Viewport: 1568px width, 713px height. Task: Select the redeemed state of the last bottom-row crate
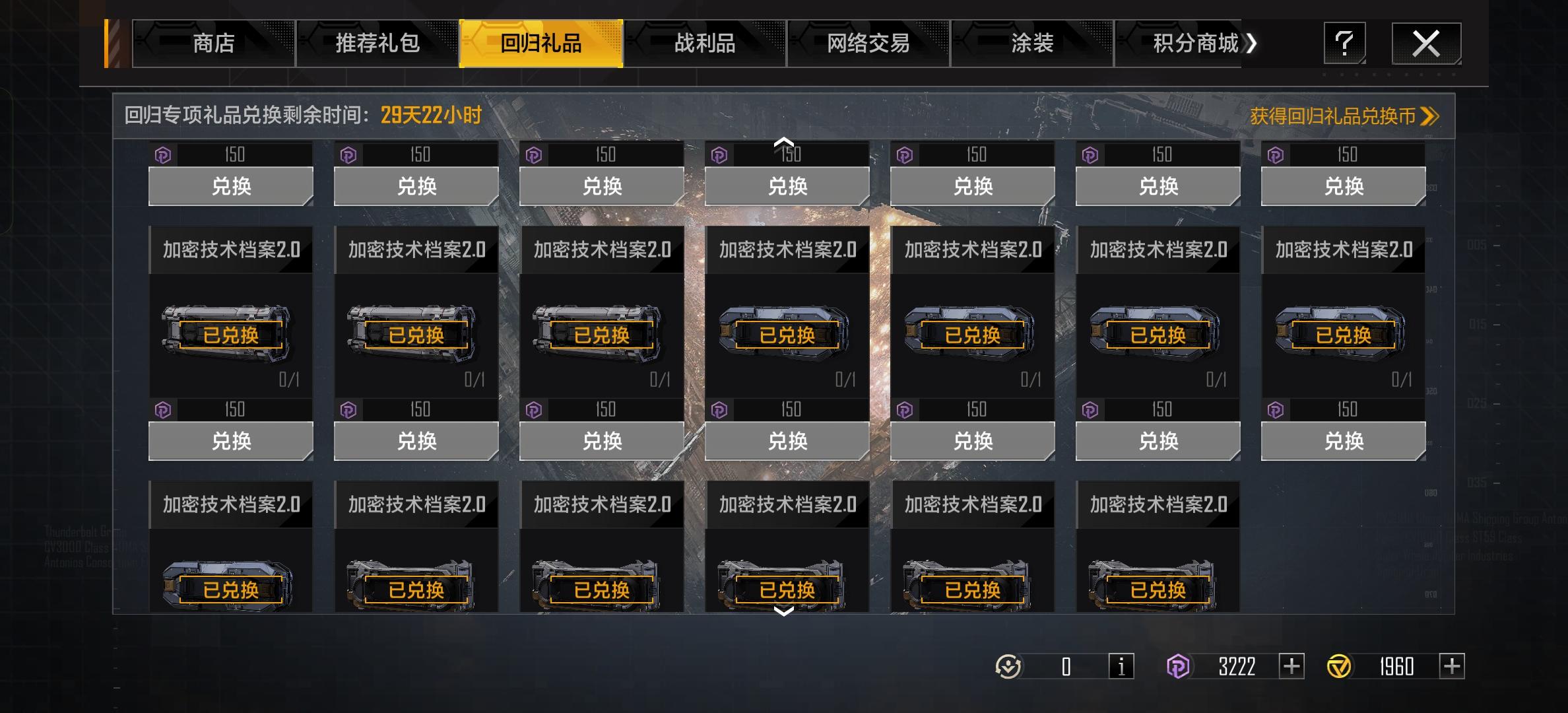point(1157,590)
